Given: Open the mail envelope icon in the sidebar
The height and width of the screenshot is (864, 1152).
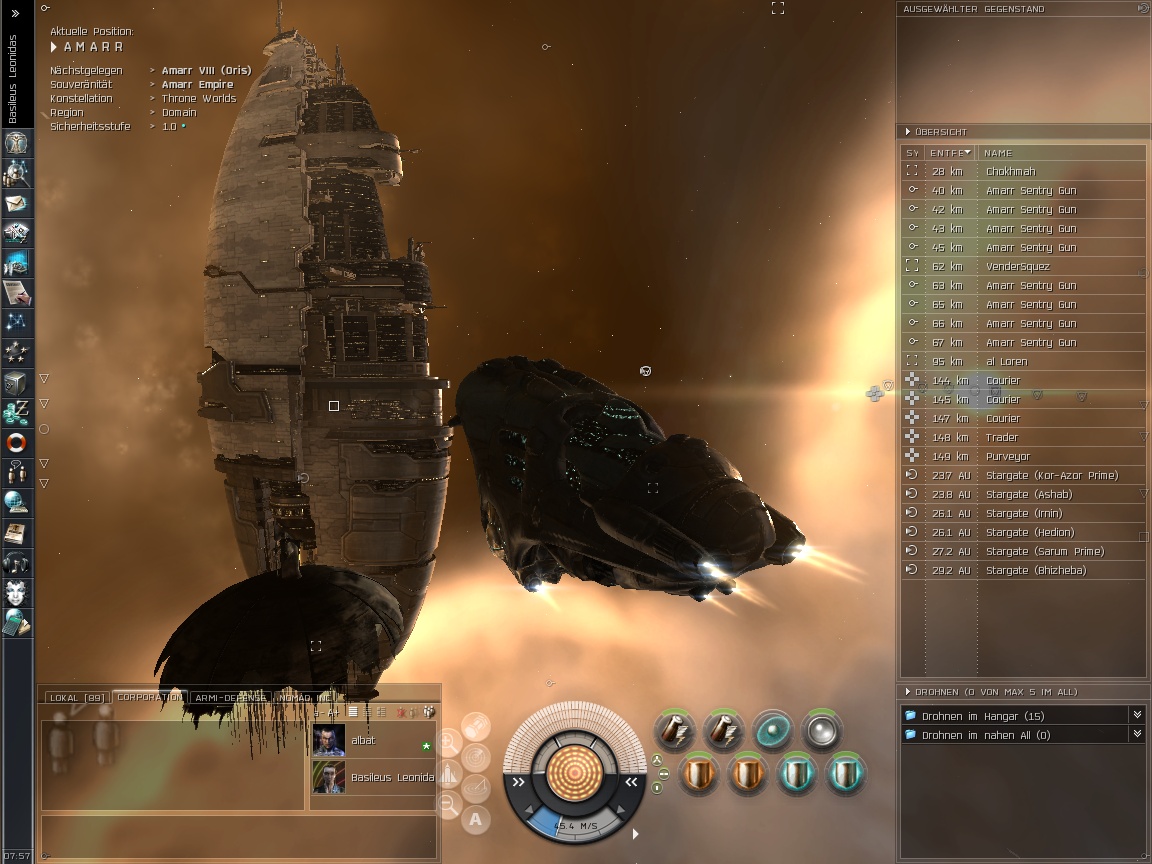Looking at the screenshot, I should coord(17,204).
